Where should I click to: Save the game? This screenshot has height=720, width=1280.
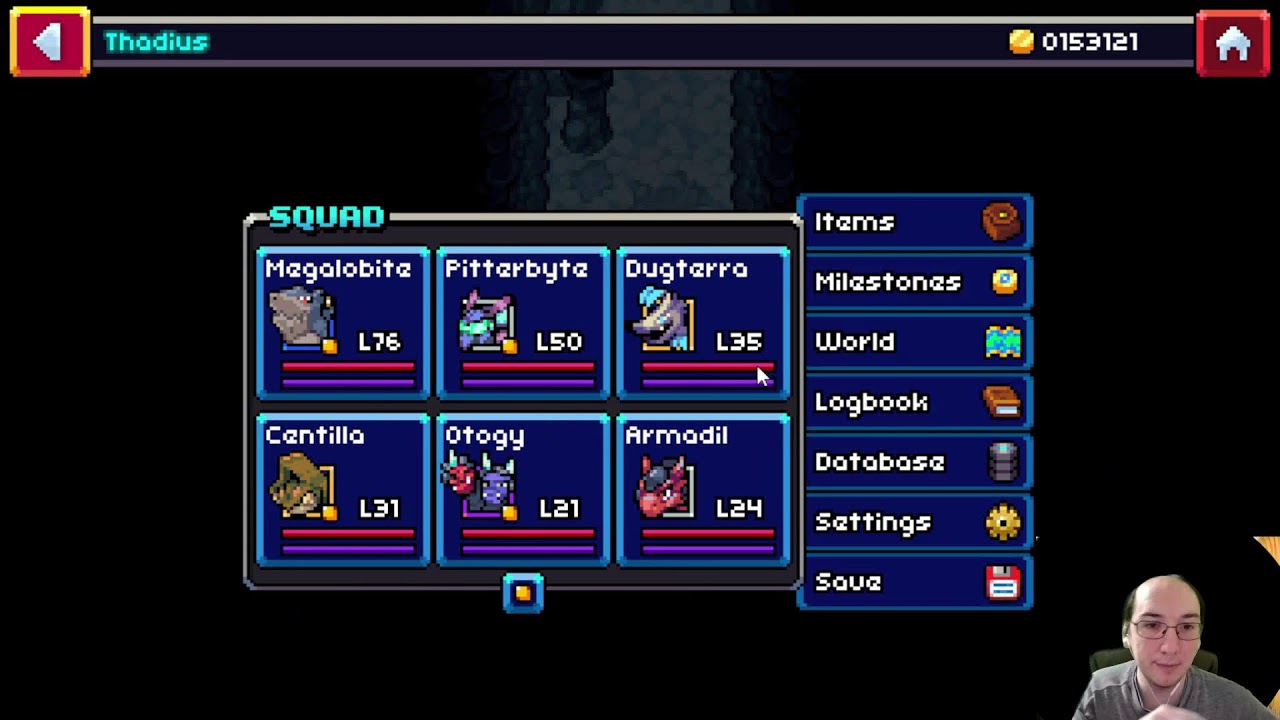[x=915, y=582]
